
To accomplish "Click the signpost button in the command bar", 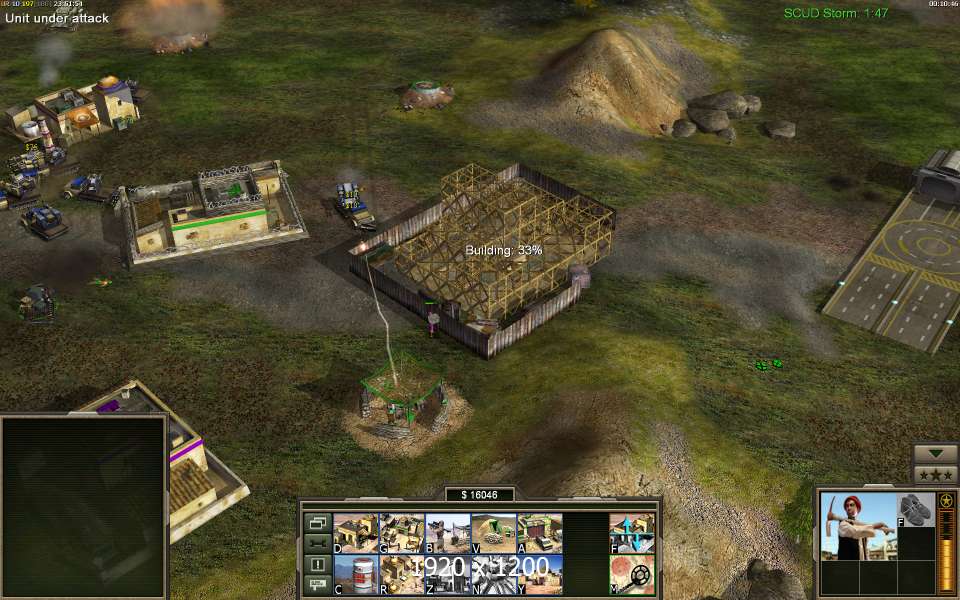I will coord(318,584).
